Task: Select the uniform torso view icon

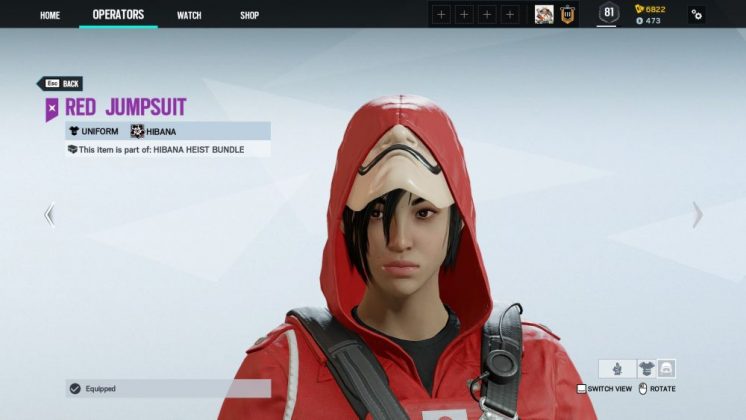Action: 646,368
